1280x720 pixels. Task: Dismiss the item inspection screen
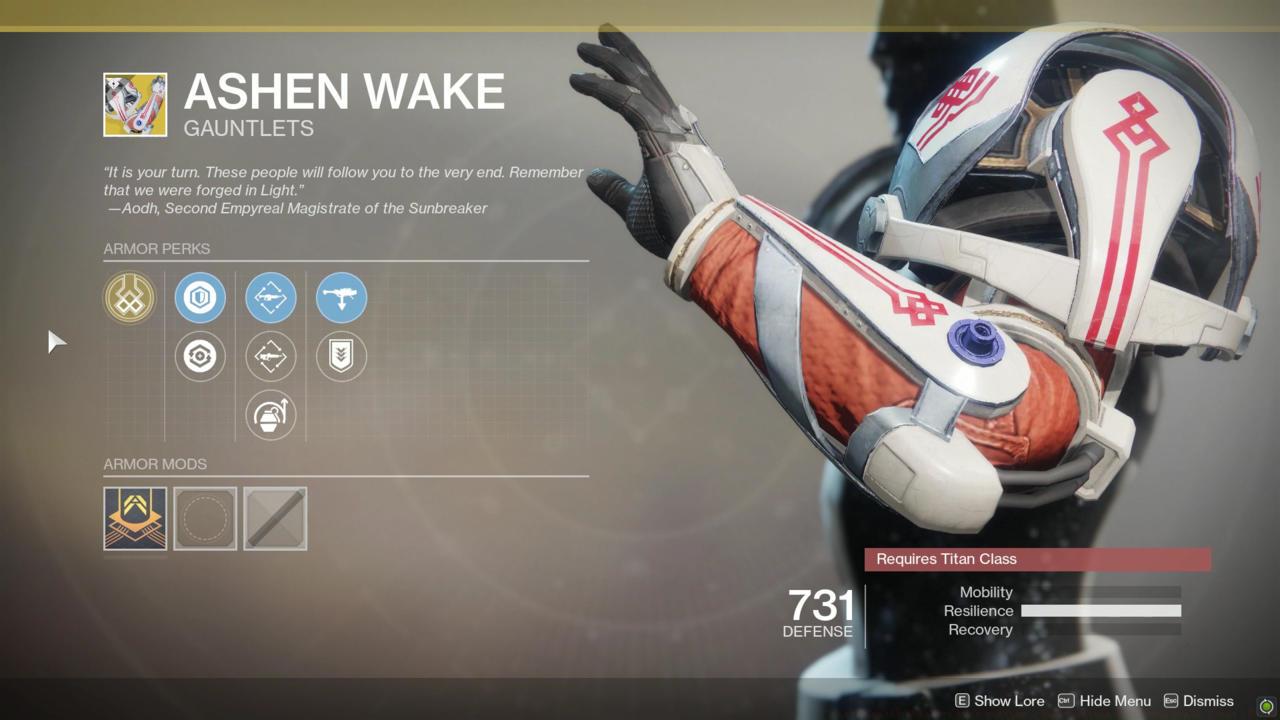(x=1198, y=701)
